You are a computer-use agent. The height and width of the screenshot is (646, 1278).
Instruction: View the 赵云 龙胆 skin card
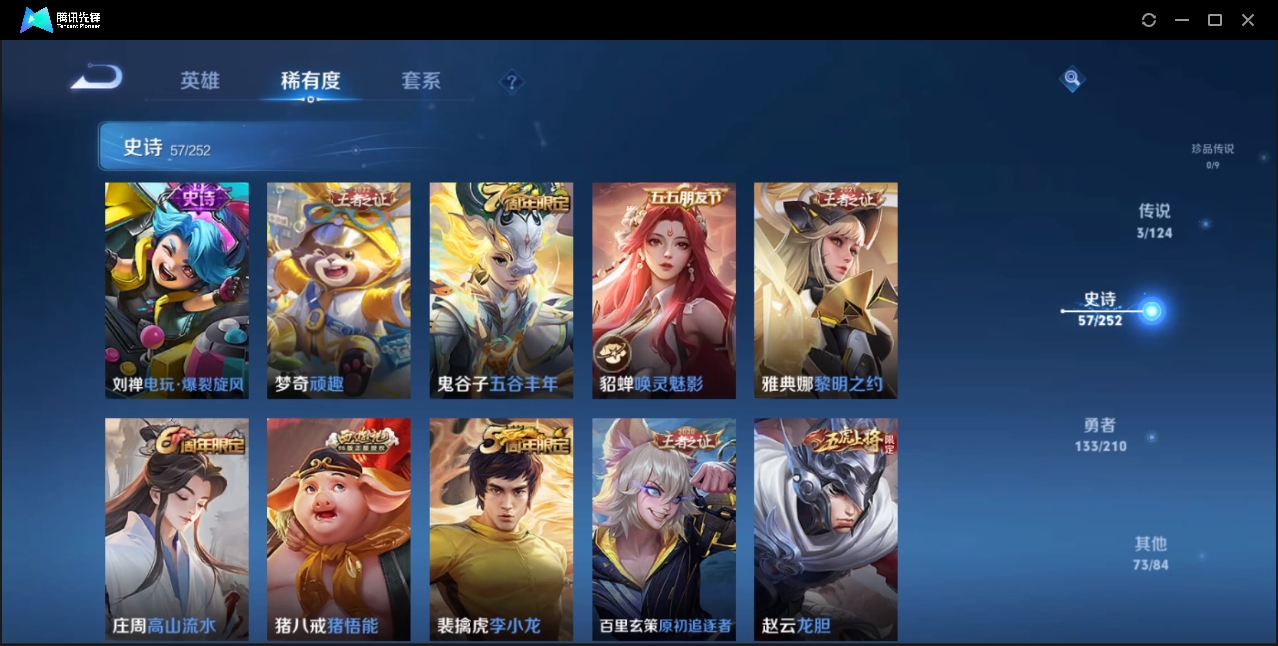[x=826, y=529]
